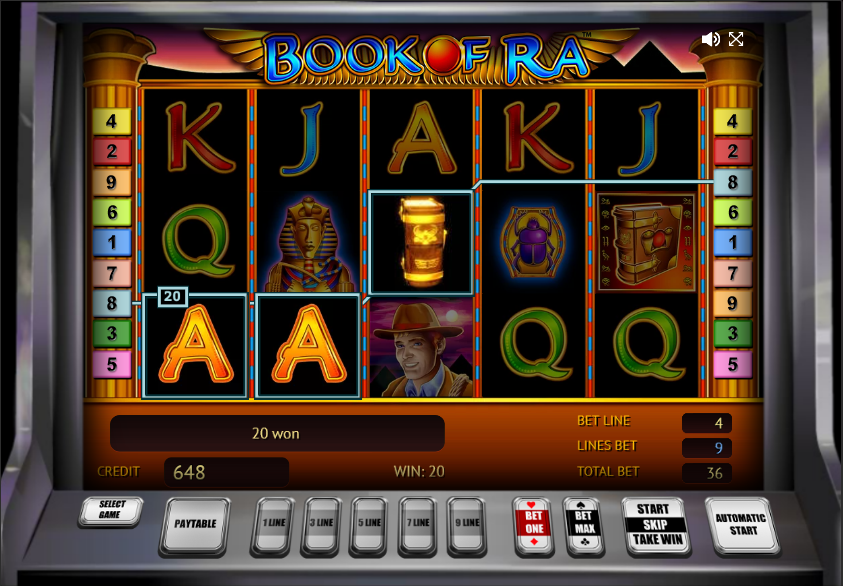Click the Start Skip Take Win button
843x586 pixels.
tap(654, 524)
